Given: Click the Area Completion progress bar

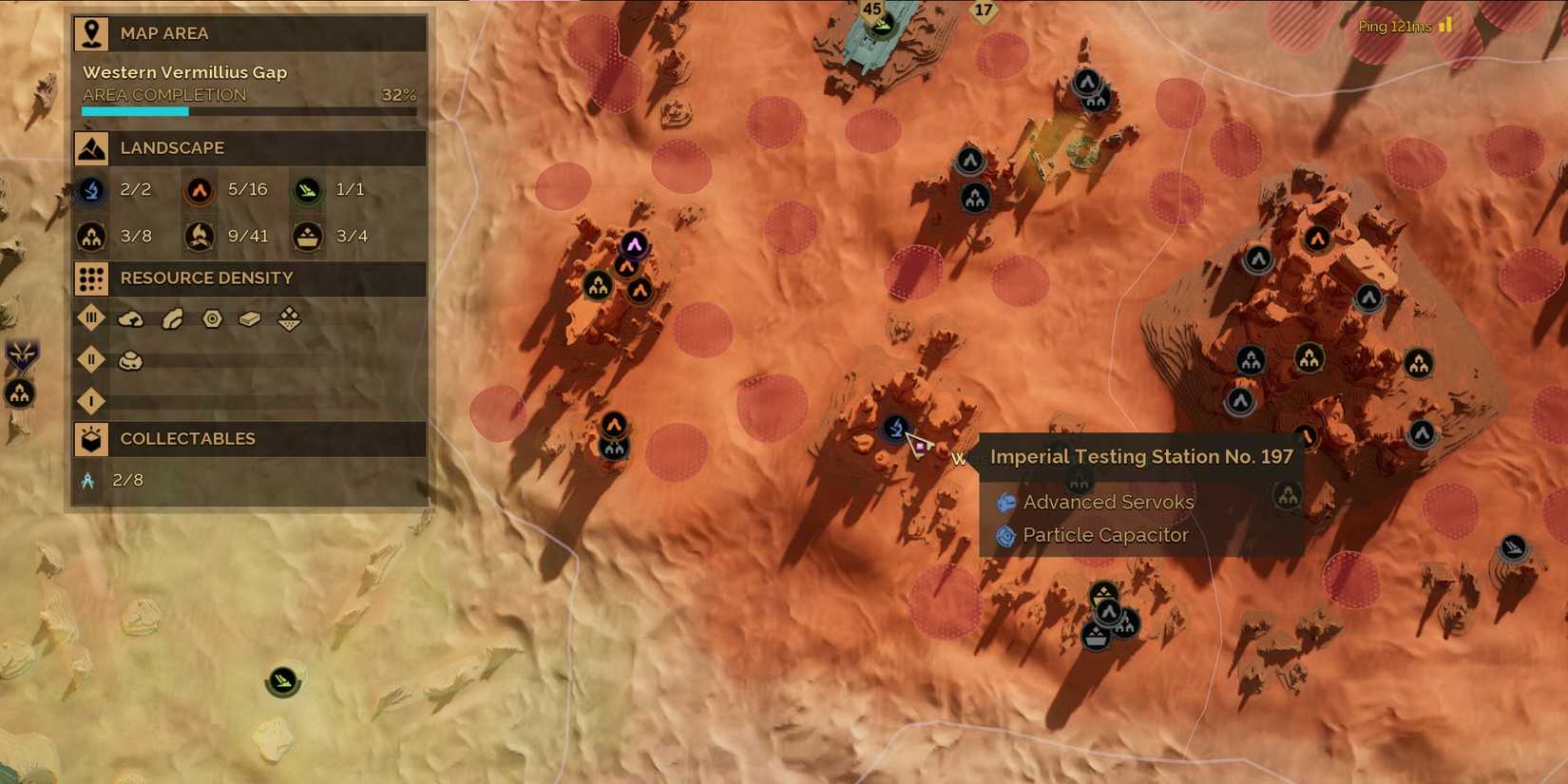Looking at the screenshot, I should 249,110.
